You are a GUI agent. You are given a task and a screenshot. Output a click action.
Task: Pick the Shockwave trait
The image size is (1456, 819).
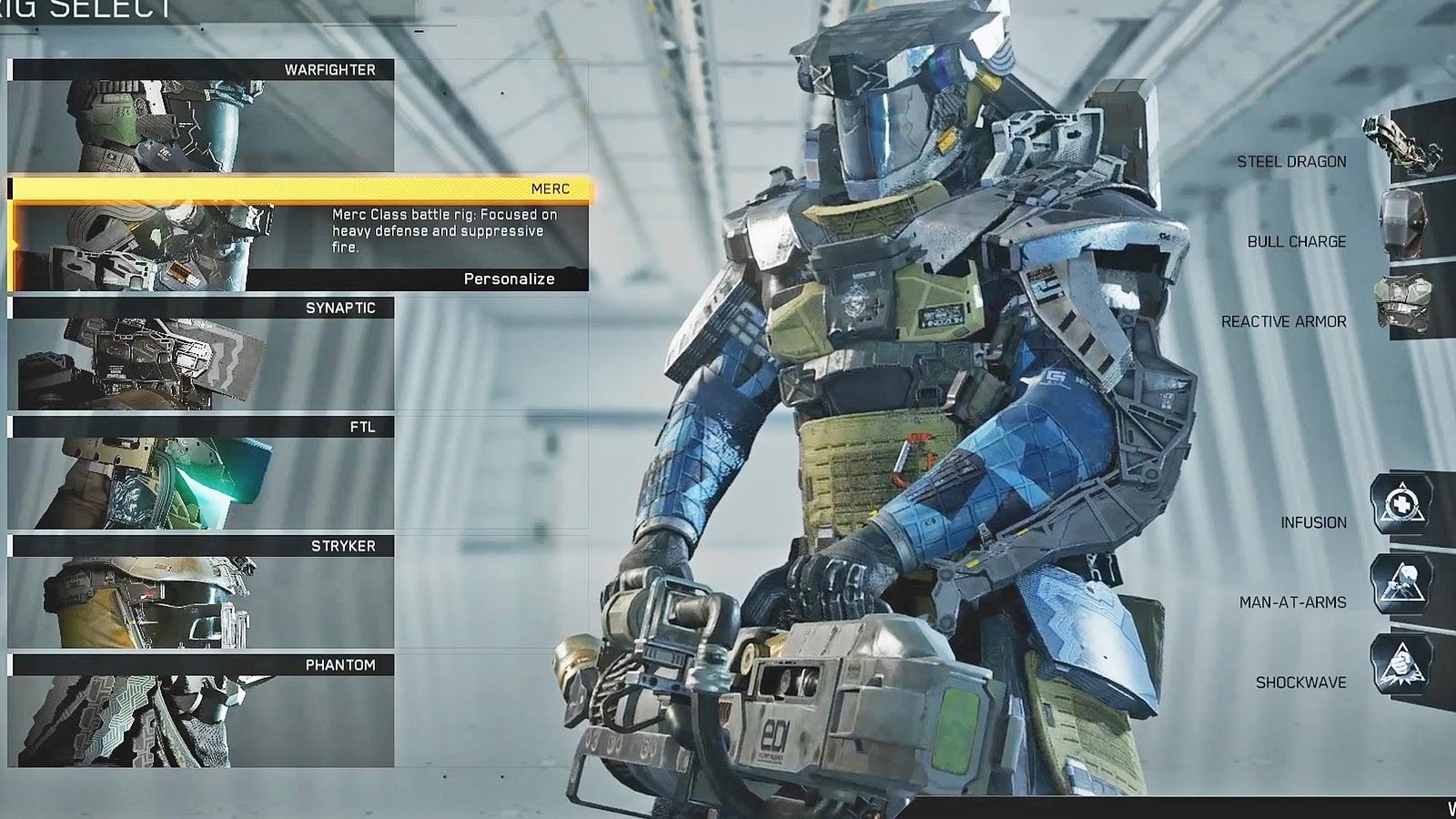tap(1401, 664)
